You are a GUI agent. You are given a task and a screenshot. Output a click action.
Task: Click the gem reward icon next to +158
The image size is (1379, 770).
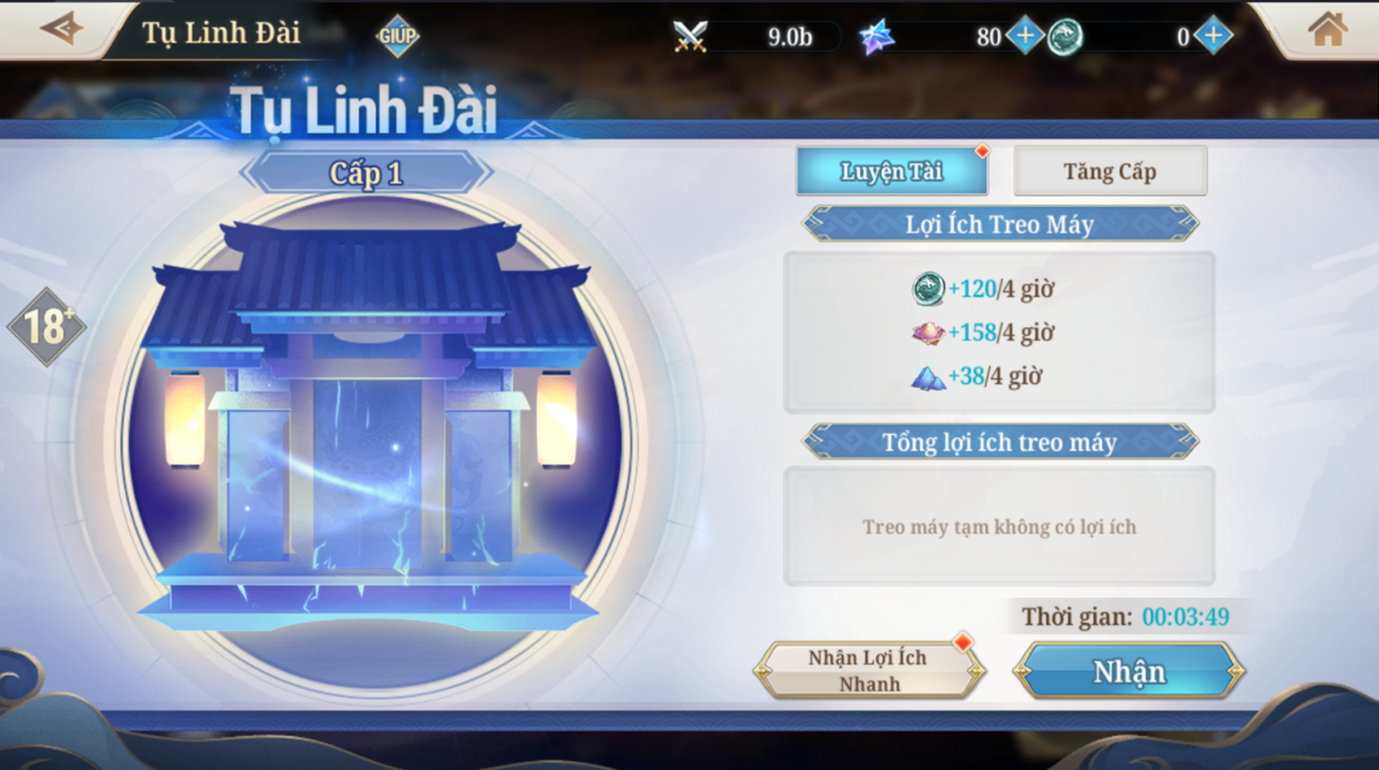point(925,332)
